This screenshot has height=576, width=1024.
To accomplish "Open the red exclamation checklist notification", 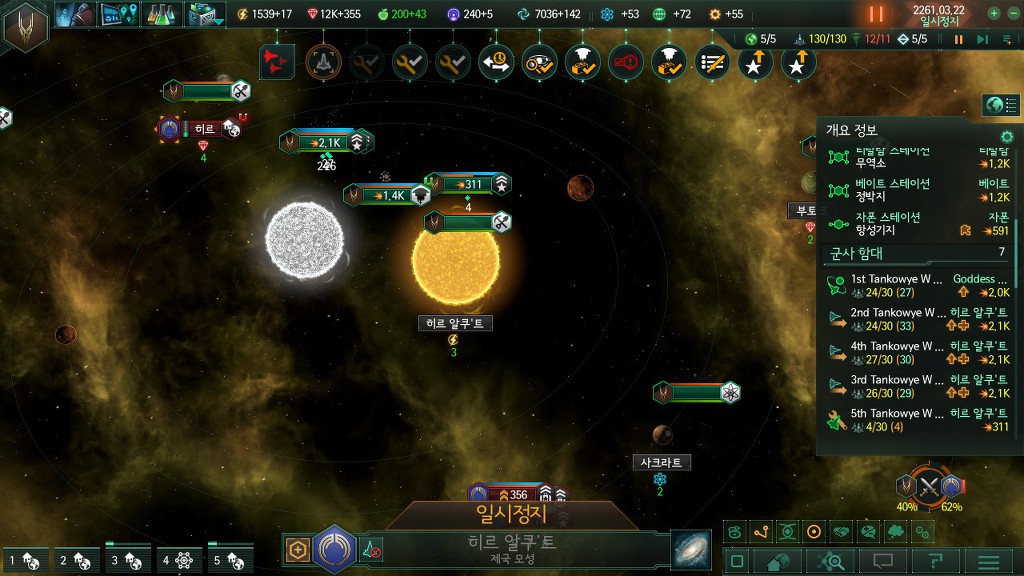I will tap(626, 62).
